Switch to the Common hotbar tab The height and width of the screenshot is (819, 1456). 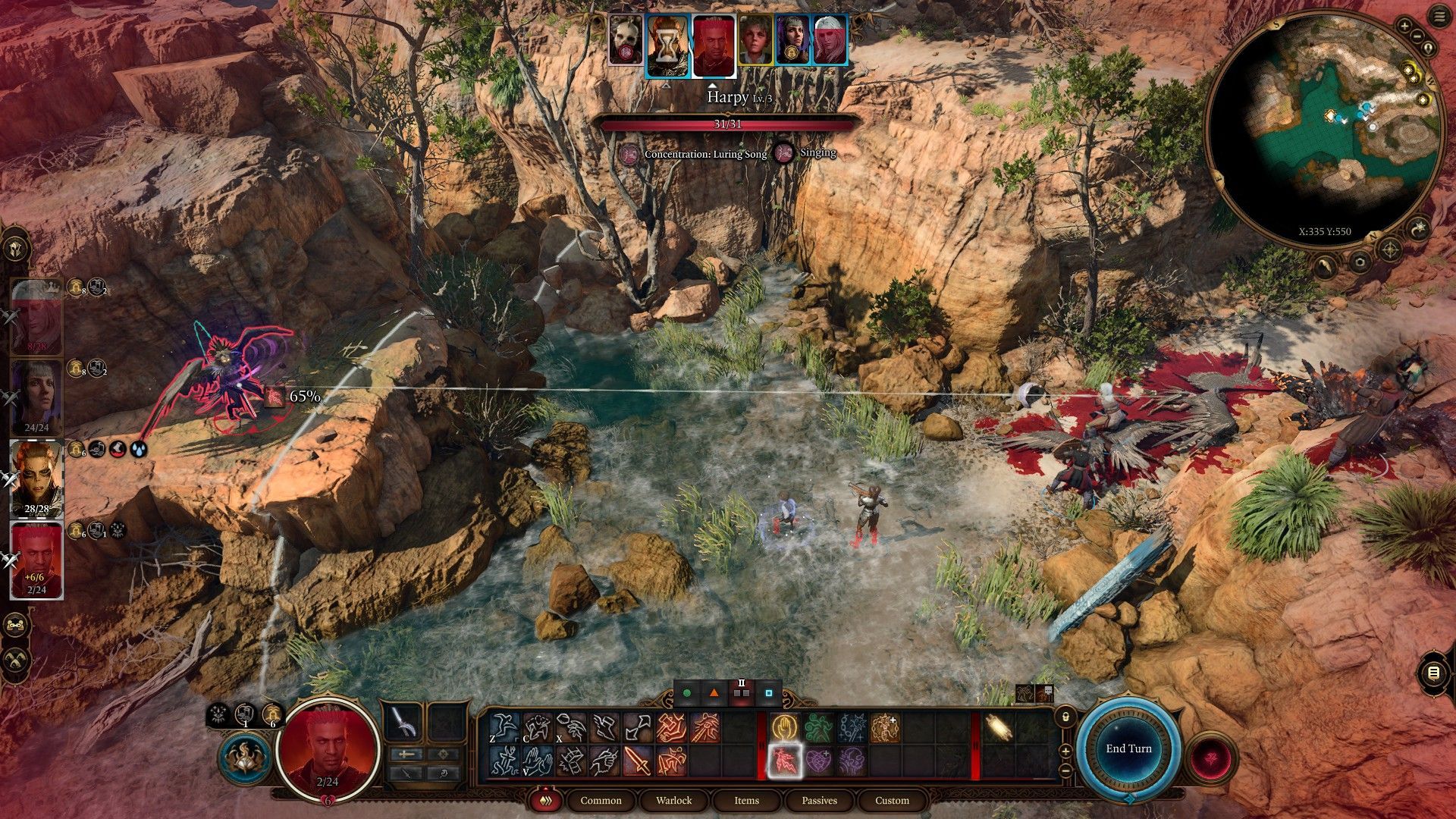pyautogui.click(x=601, y=800)
